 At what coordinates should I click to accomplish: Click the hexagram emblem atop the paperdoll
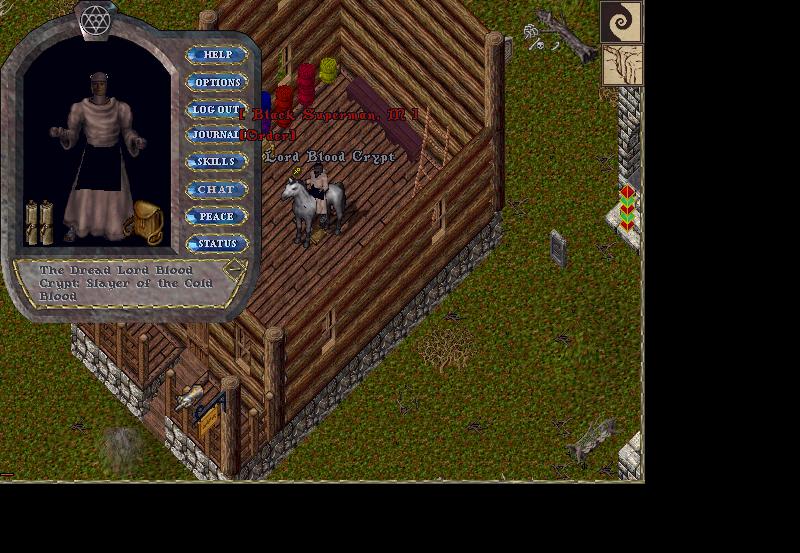[x=97, y=17]
